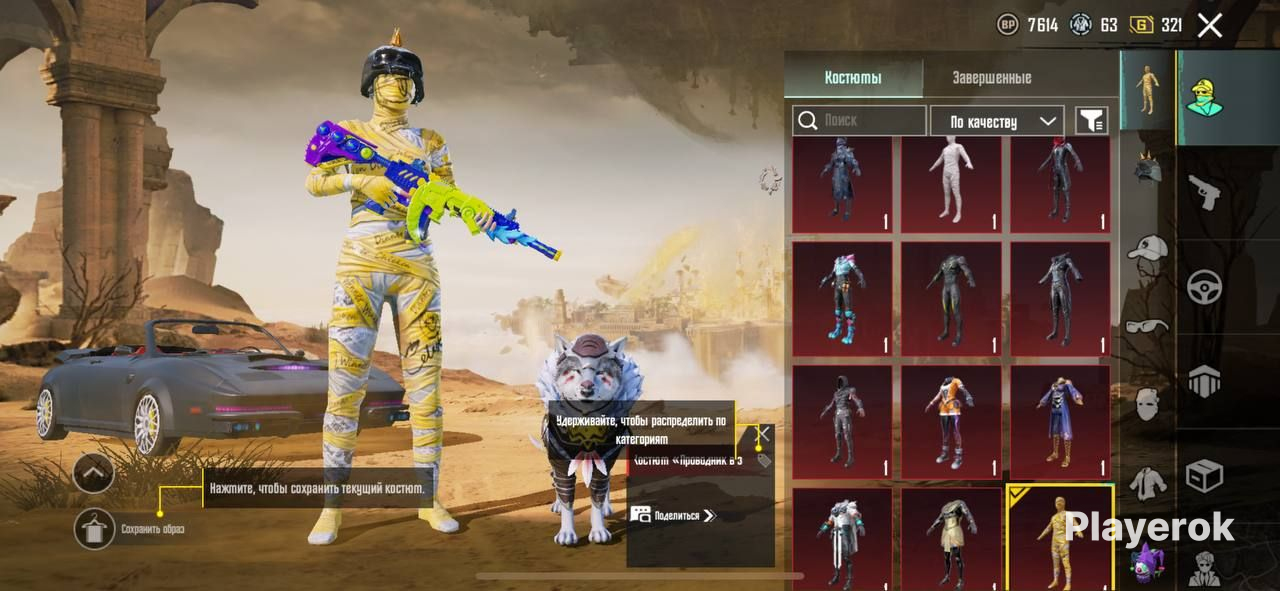This screenshot has height=591, width=1280.
Task: Click Сохранить образ hanger button
Action: tap(95, 528)
